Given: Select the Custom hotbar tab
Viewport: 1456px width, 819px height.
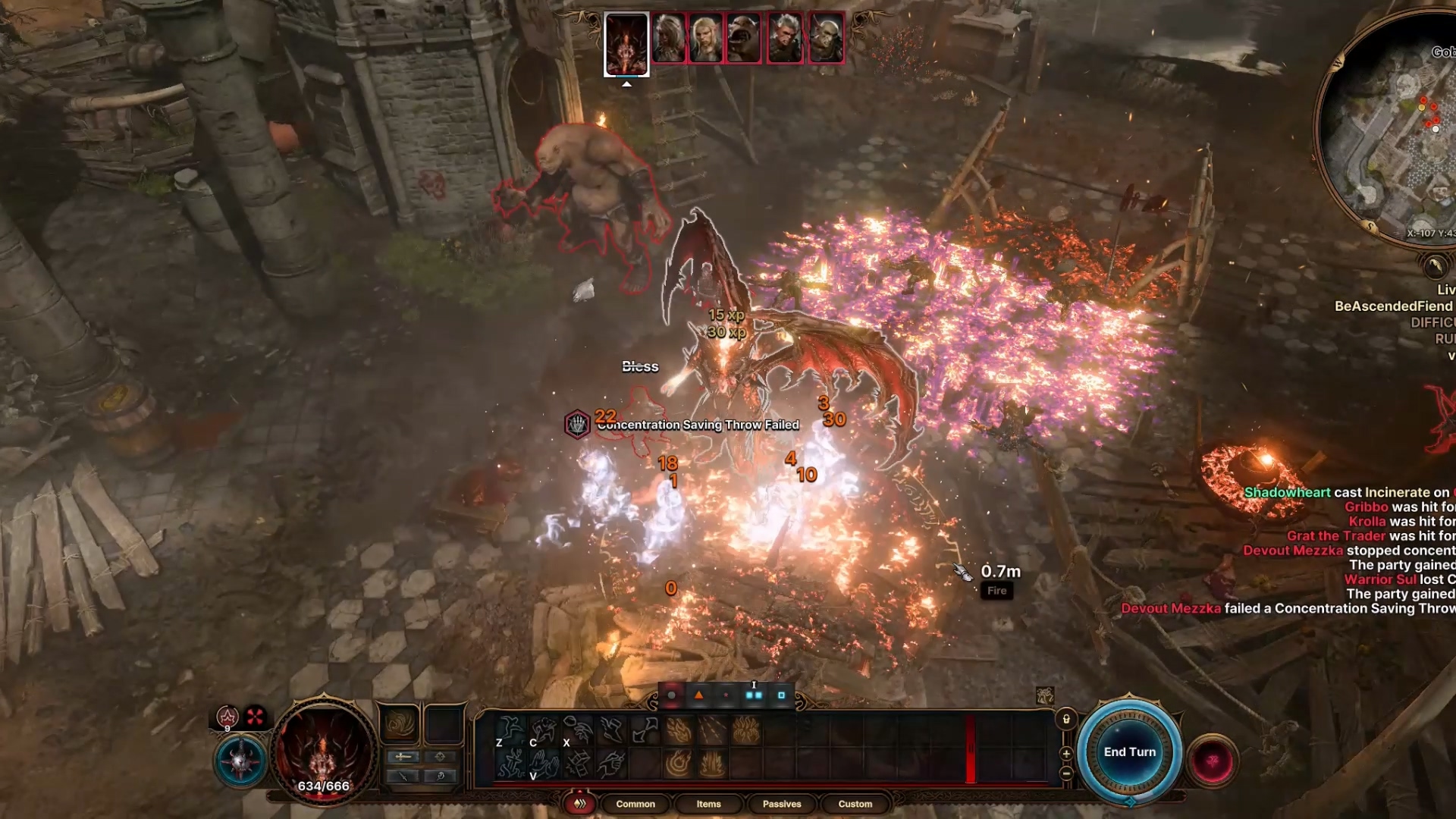Looking at the screenshot, I should [x=855, y=804].
